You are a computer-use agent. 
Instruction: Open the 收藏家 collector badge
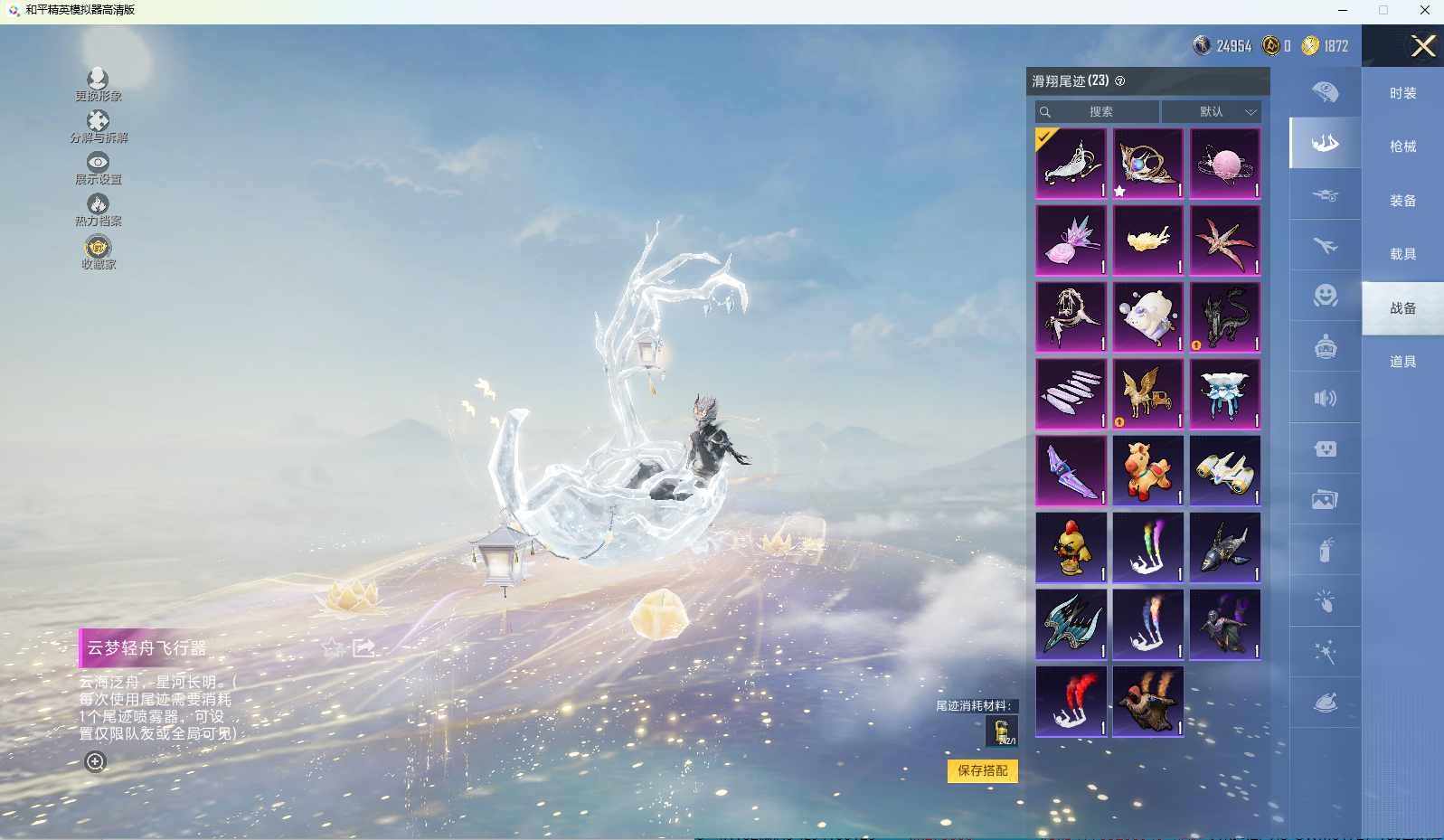tap(98, 252)
